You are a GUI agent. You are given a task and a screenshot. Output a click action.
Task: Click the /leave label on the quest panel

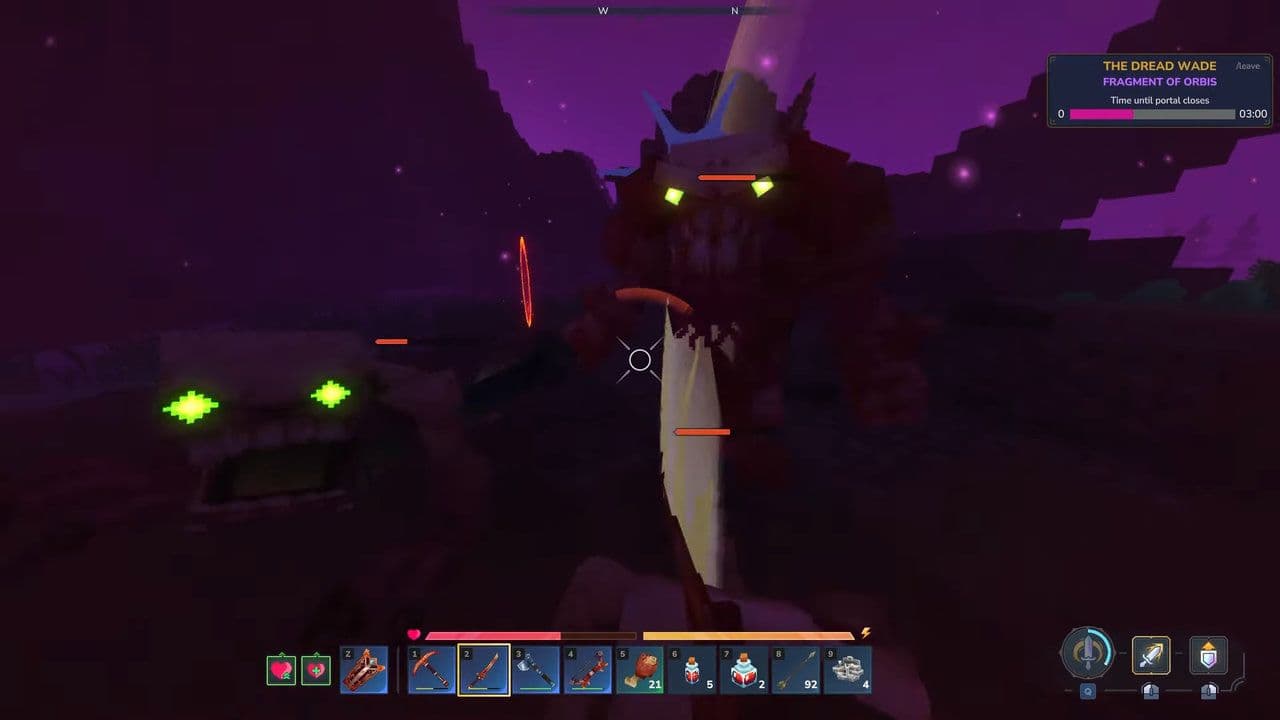tap(1247, 65)
